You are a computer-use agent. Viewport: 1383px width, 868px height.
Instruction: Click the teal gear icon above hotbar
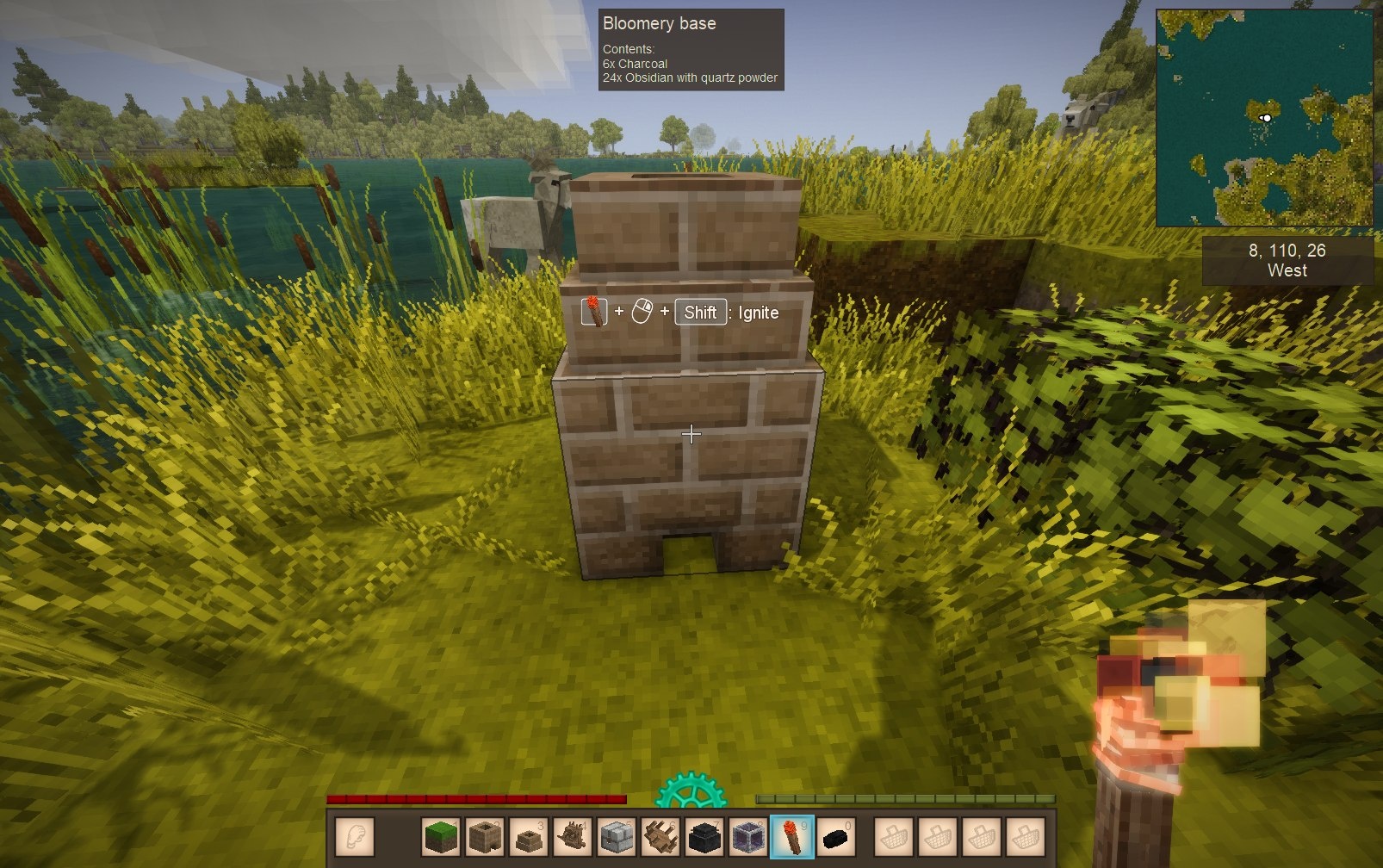[x=691, y=792]
